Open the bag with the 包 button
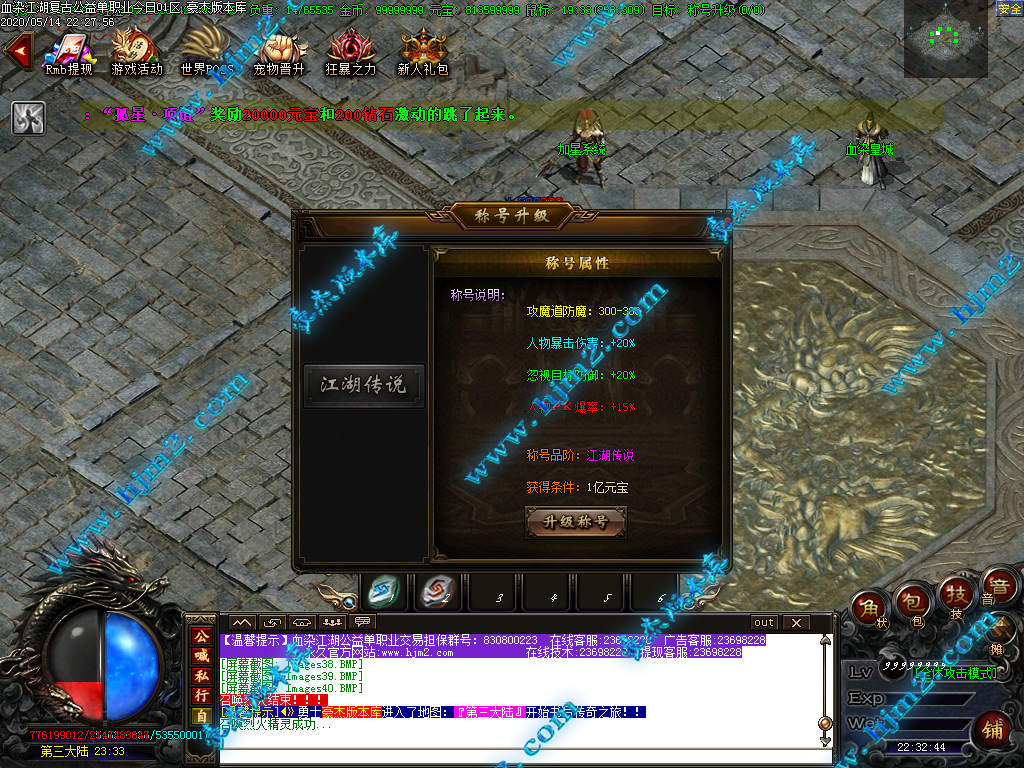Image resolution: width=1024 pixels, height=768 pixels. pos(911,599)
